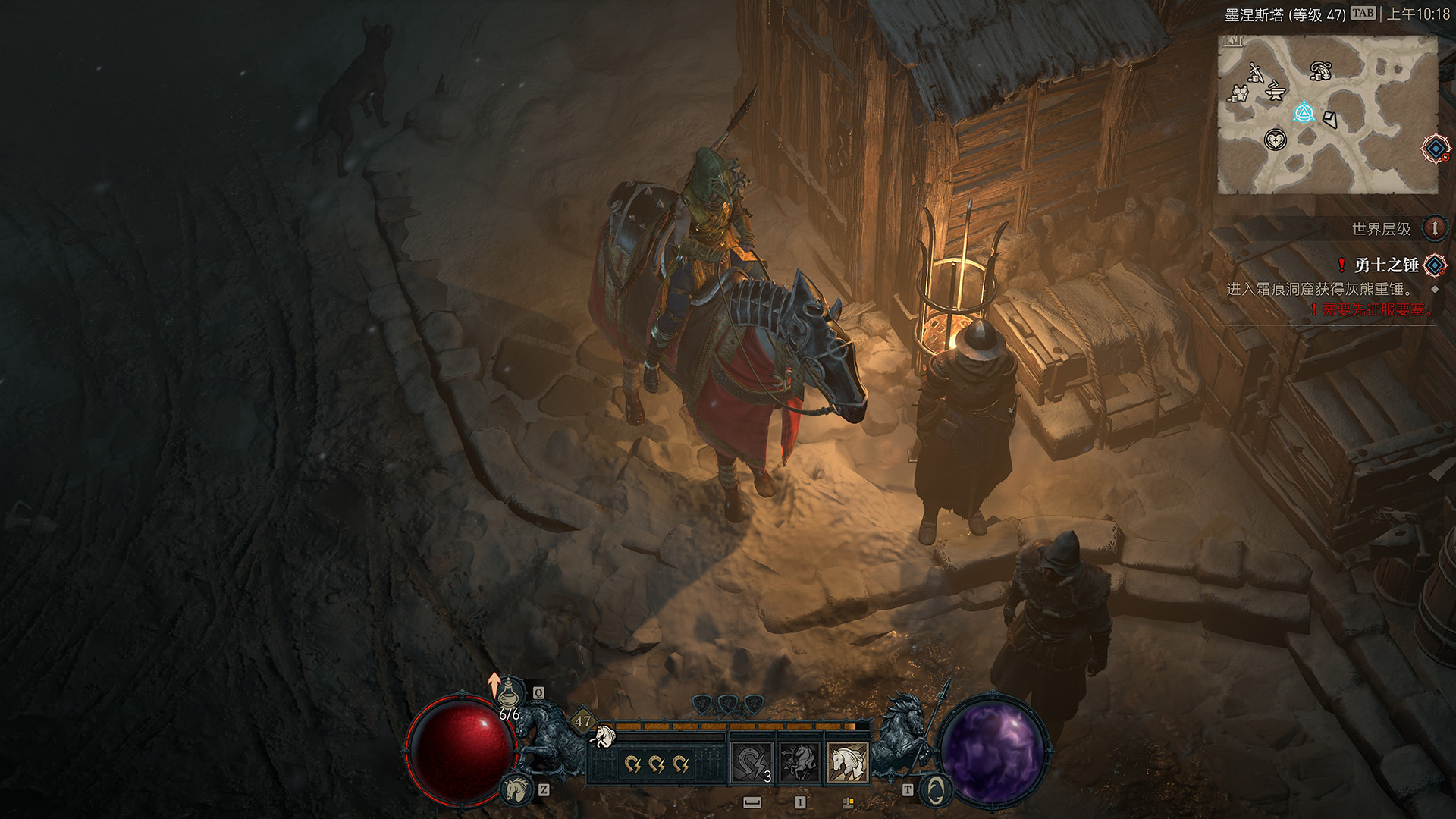Click the small chest icon under the skill bar
Screen dimensions: 1456x819
click(x=848, y=802)
